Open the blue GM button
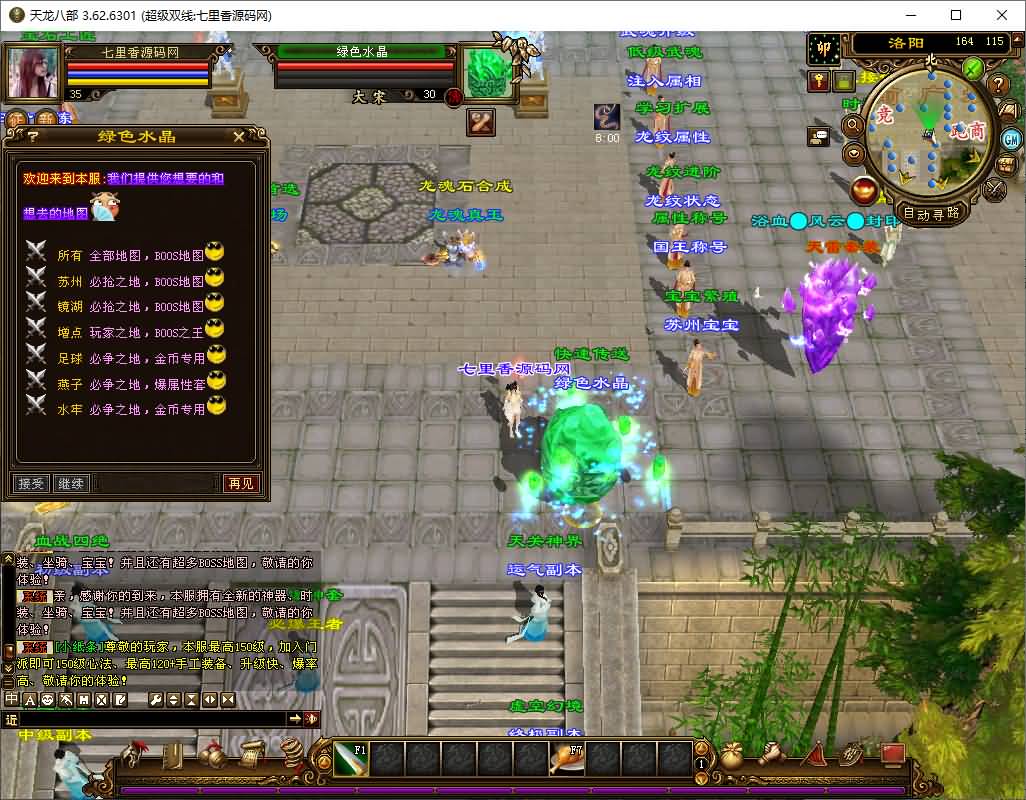 point(1011,139)
